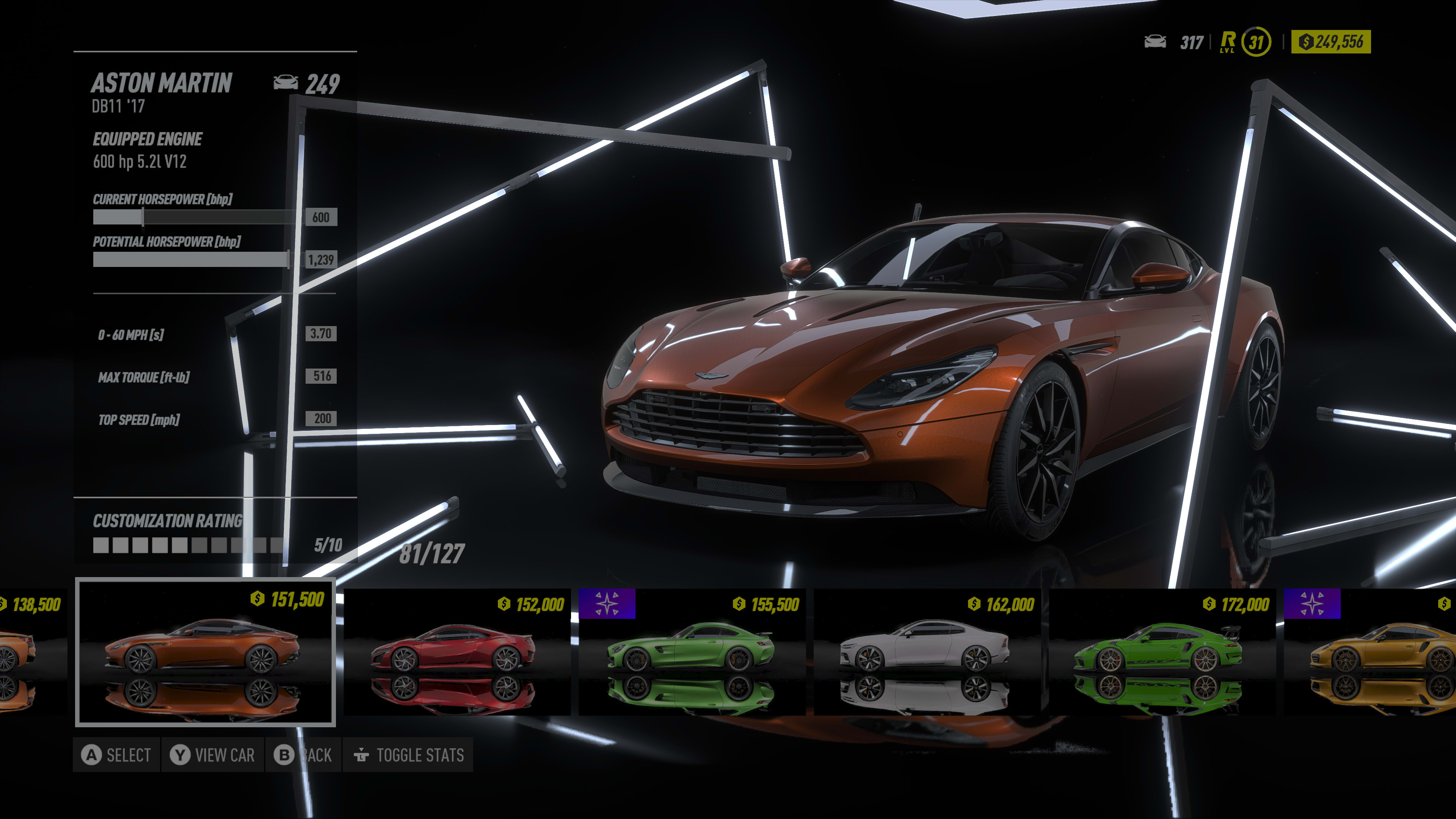This screenshot has height=819, width=1456.
Task: Choose the green Porsche priced 172,000
Action: click(x=1162, y=651)
